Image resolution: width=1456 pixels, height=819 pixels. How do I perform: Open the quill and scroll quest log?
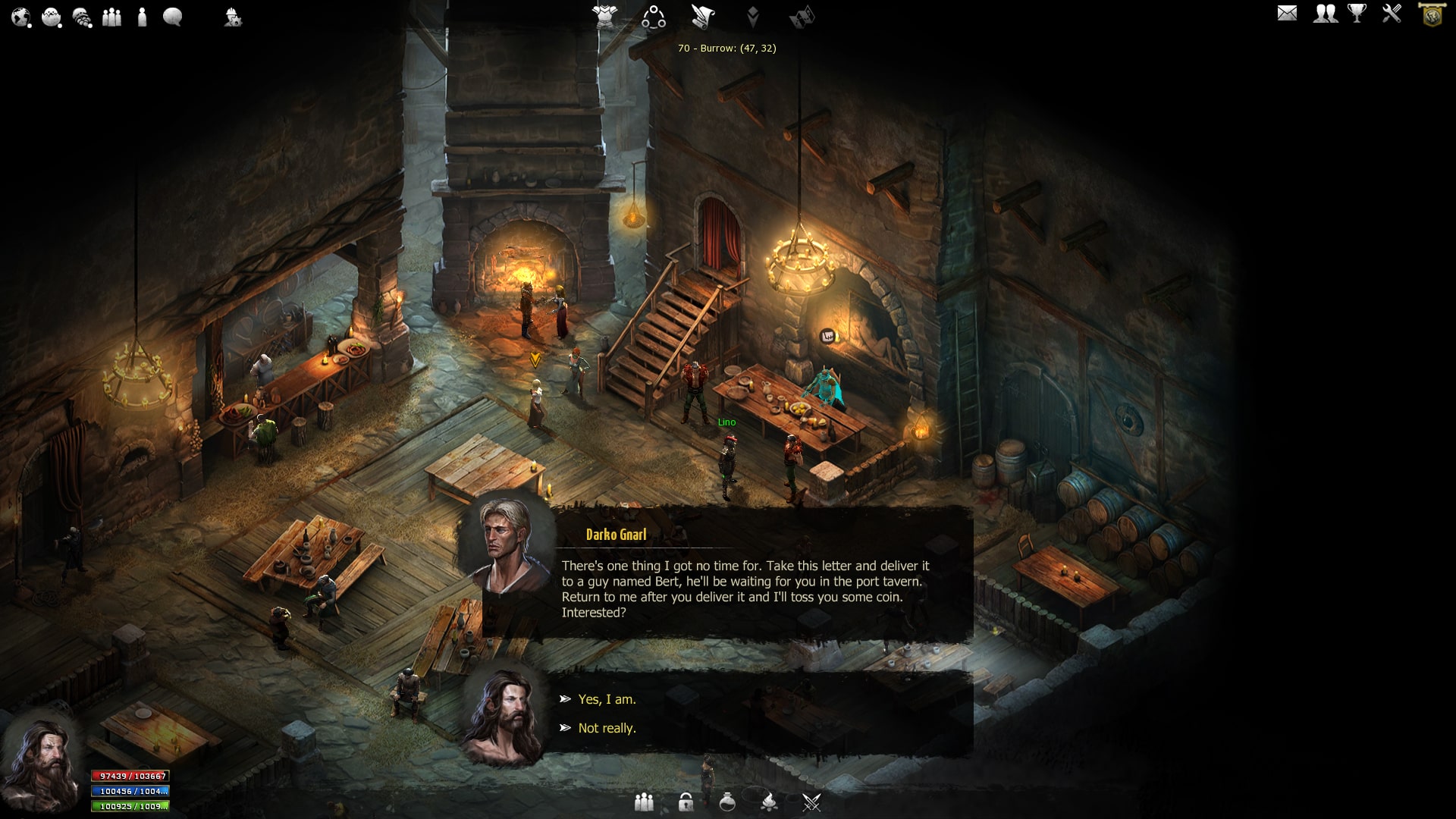tap(703, 17)
